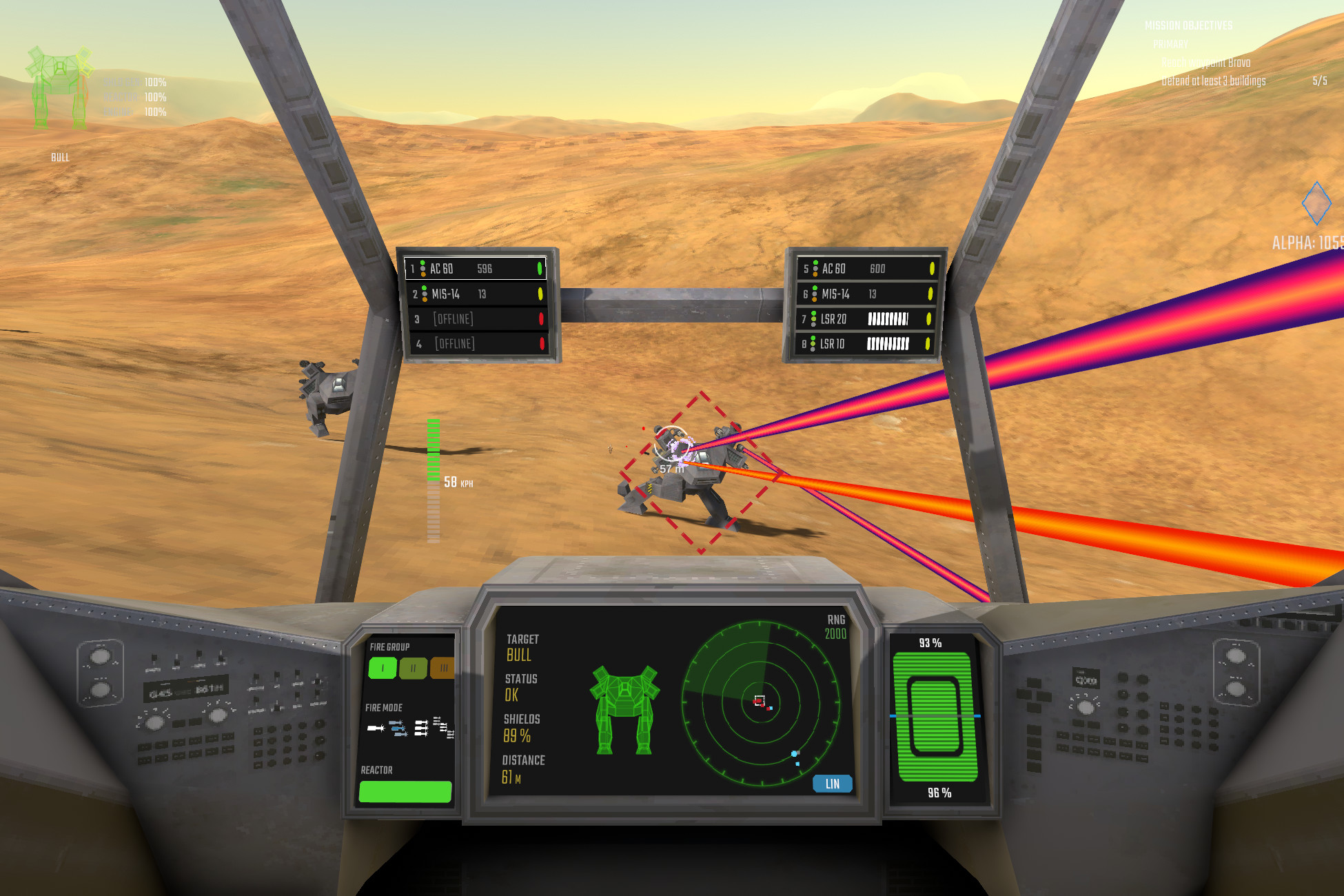Toggle weapon slot 2 MIS-14 ready light
This screenshot has width=1344, height=896.
(540, 294)
